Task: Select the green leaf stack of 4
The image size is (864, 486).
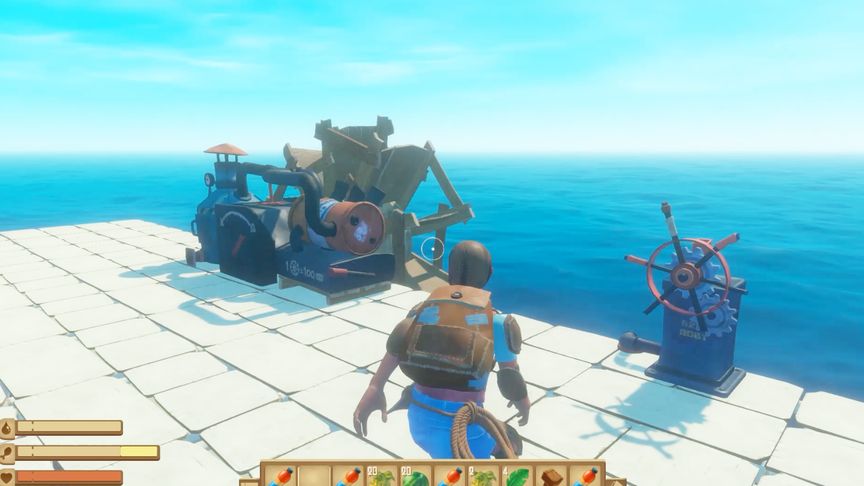Action: click(518, 476)
